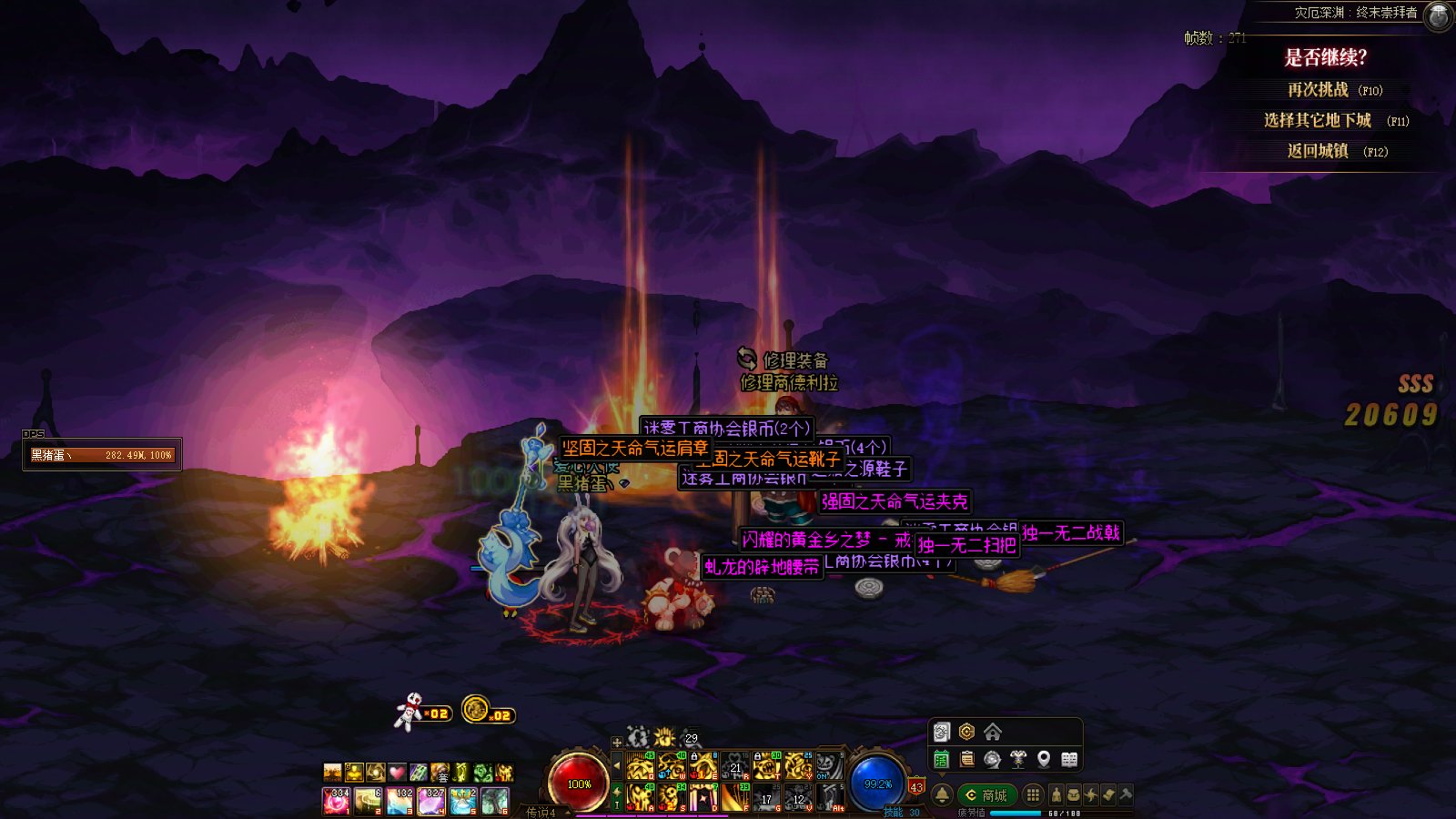
Task: Open the gold coin hexagon icon
Action: coord(966,732)
